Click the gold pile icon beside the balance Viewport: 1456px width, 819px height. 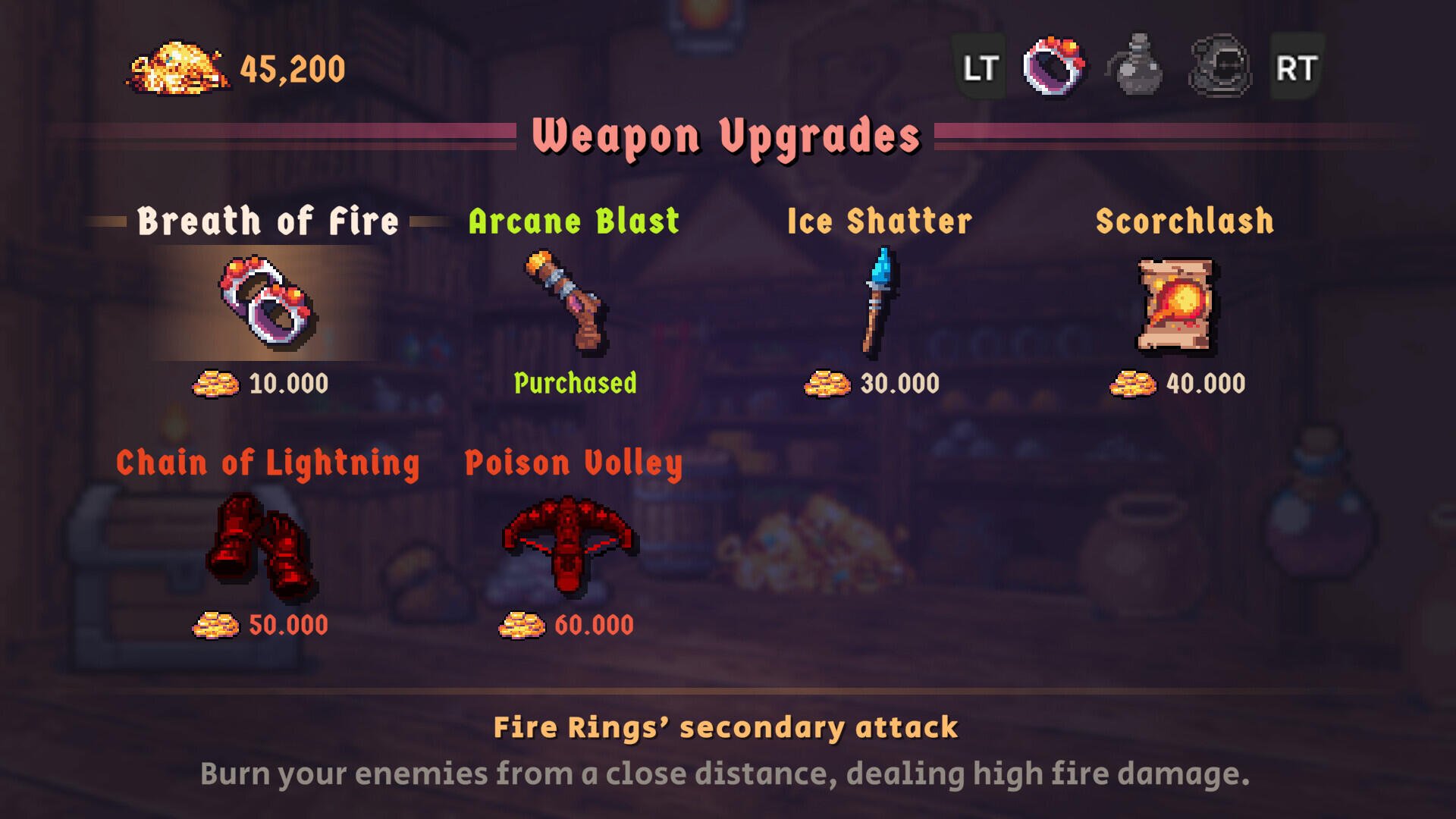[x=178, y=68]
